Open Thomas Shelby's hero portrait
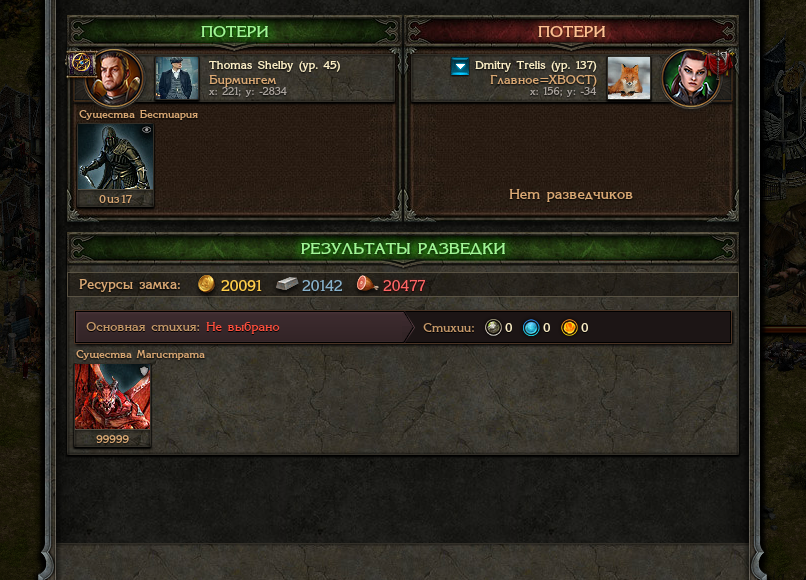 click(x=113, y=78)
